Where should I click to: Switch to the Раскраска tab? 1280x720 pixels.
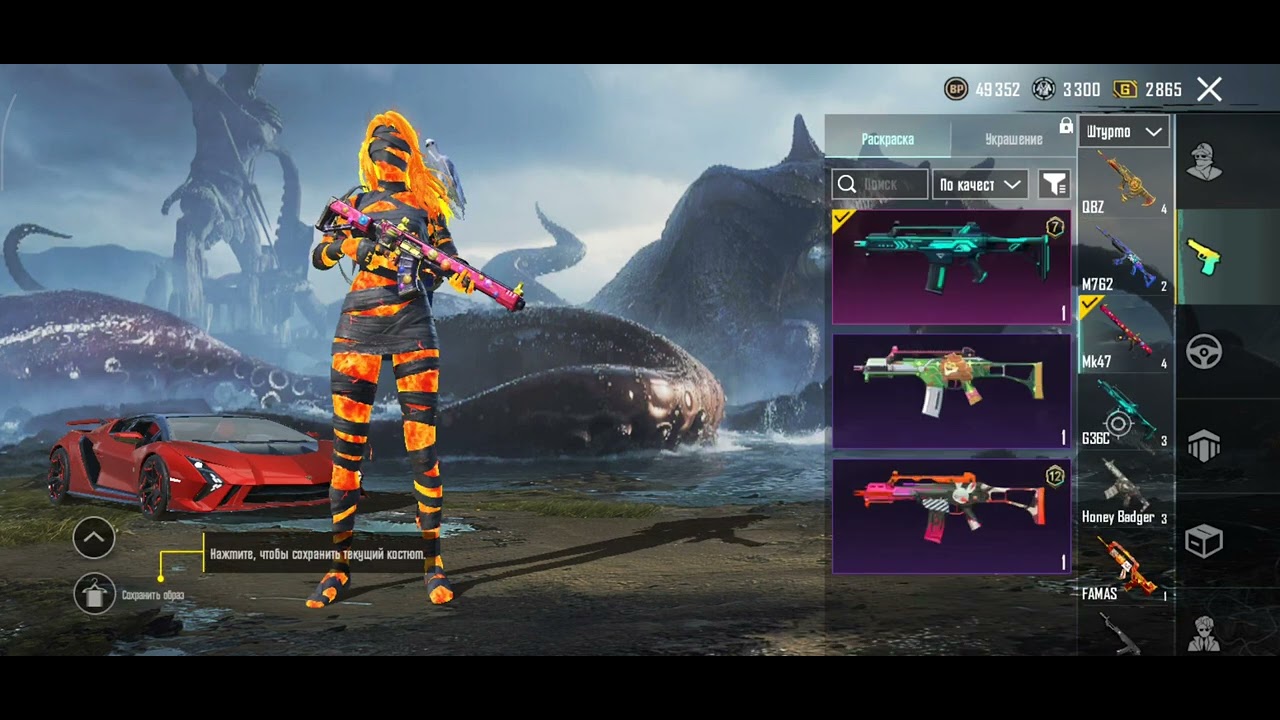pyautogui.click(x=887, y=139)
